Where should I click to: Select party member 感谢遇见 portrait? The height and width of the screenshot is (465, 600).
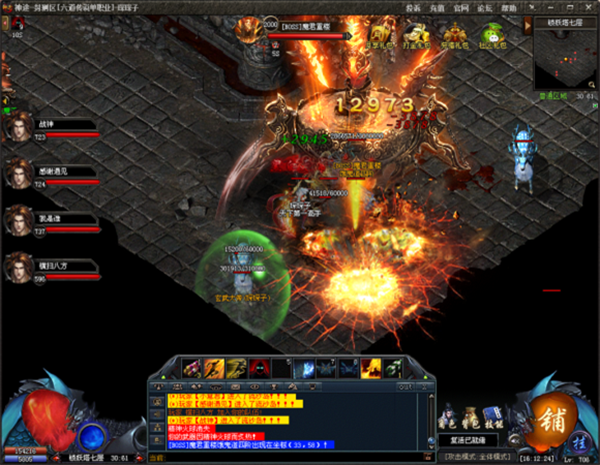tap(17, 175)
